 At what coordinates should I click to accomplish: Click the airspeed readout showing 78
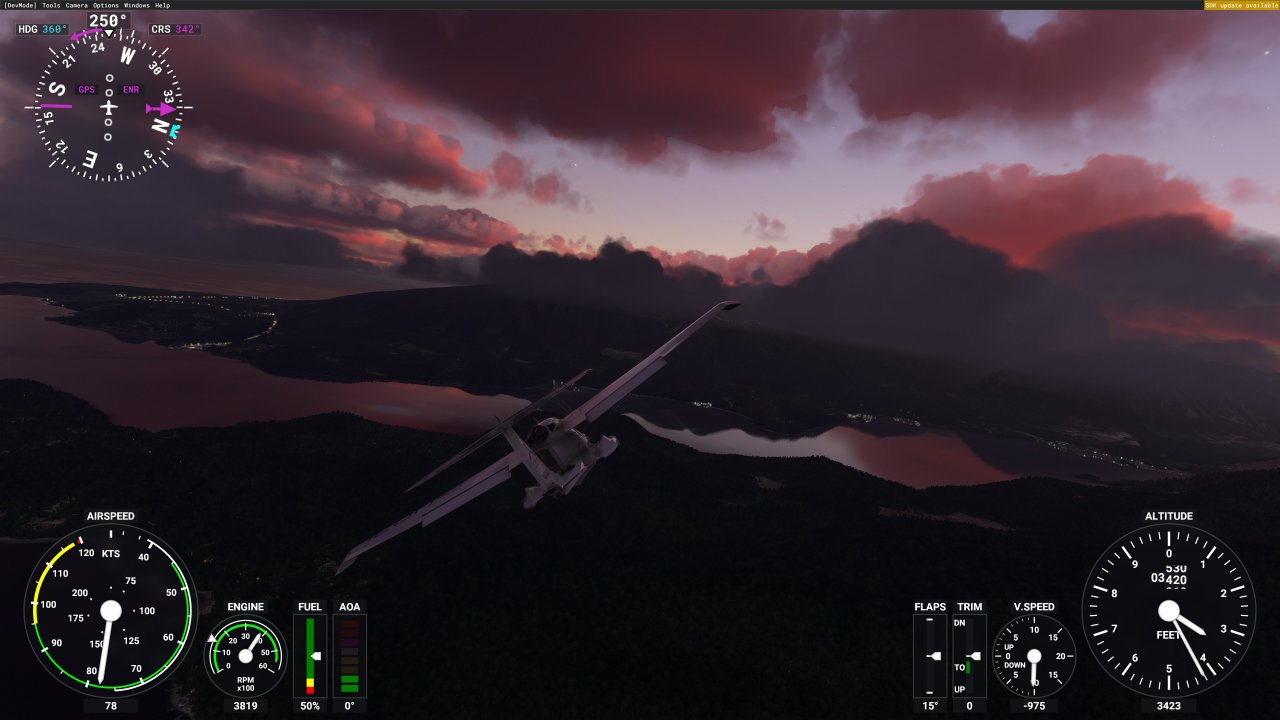click(x=110, y=704)
